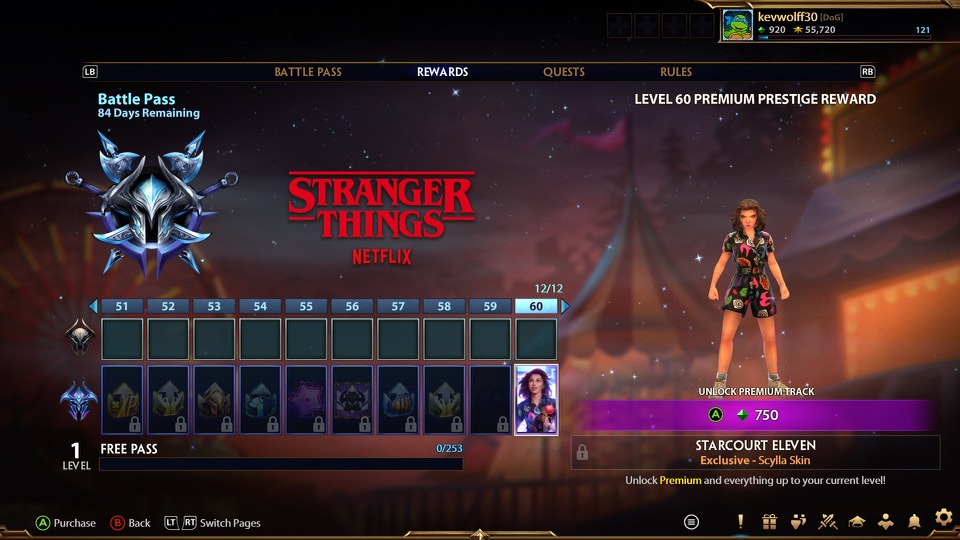Pick the level 57 locked premium reward

398,400
